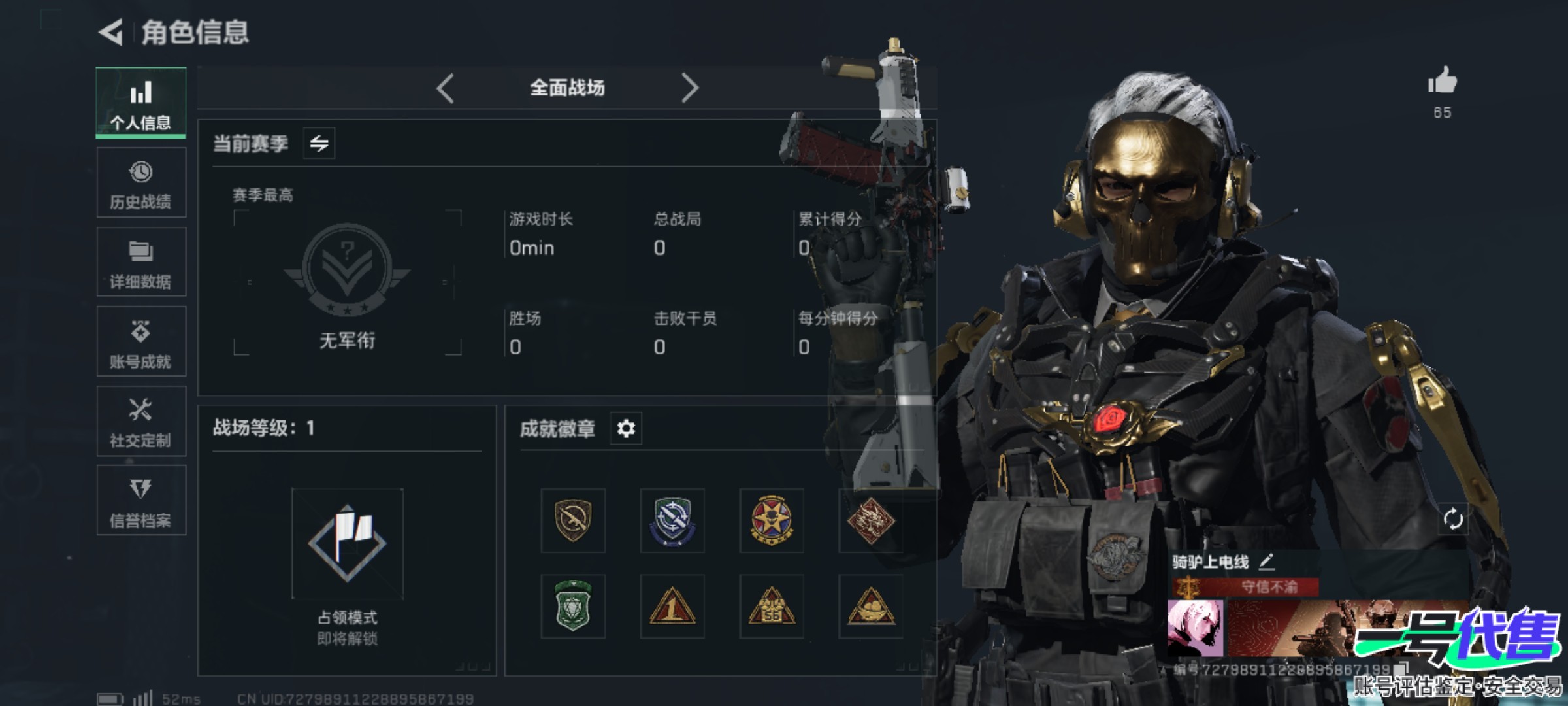Select the red star circular badge

[772, 520]
